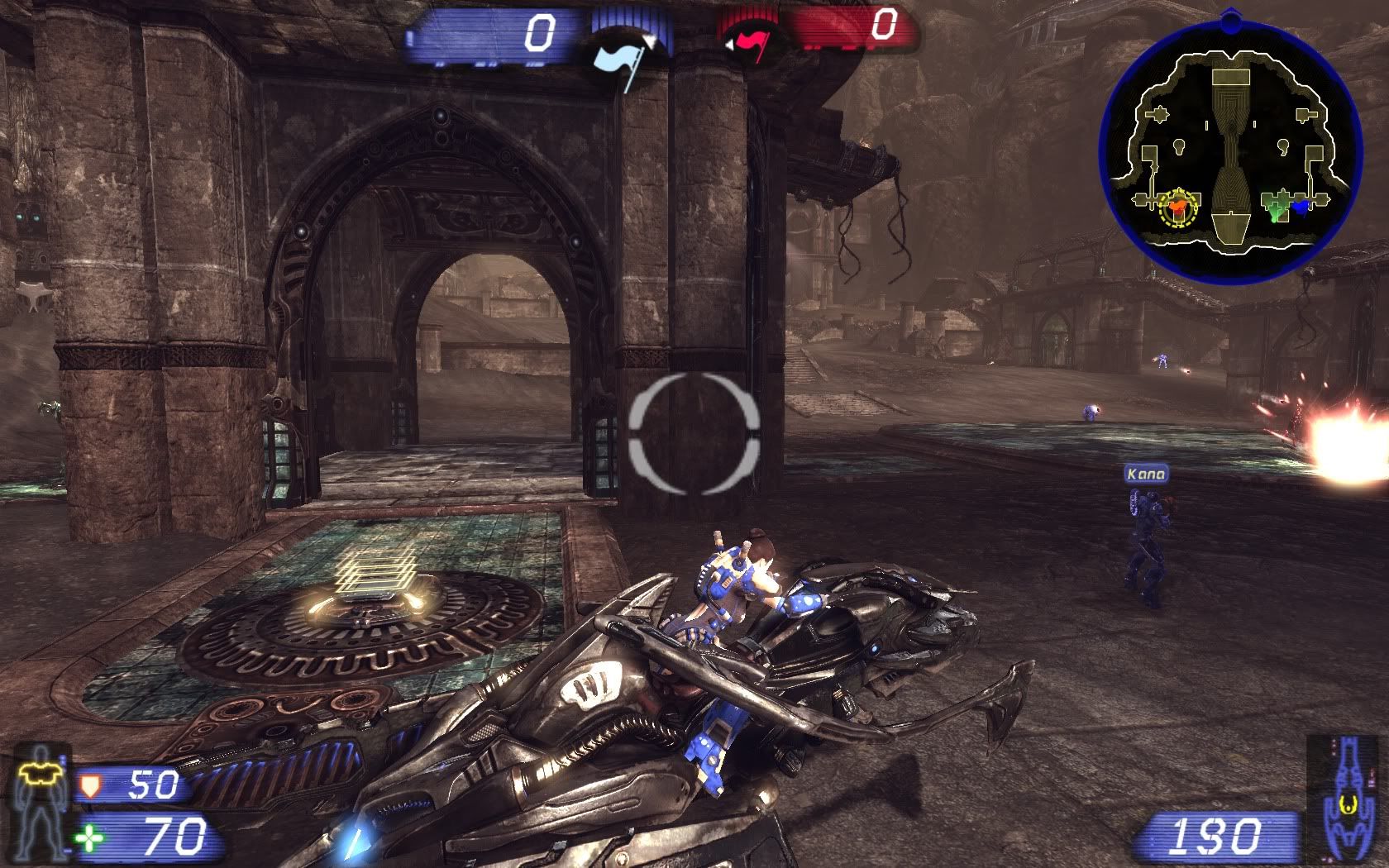1389x868 pixels.
Task: Click the player armor silhouette icon
Action: tap(40, 799)
